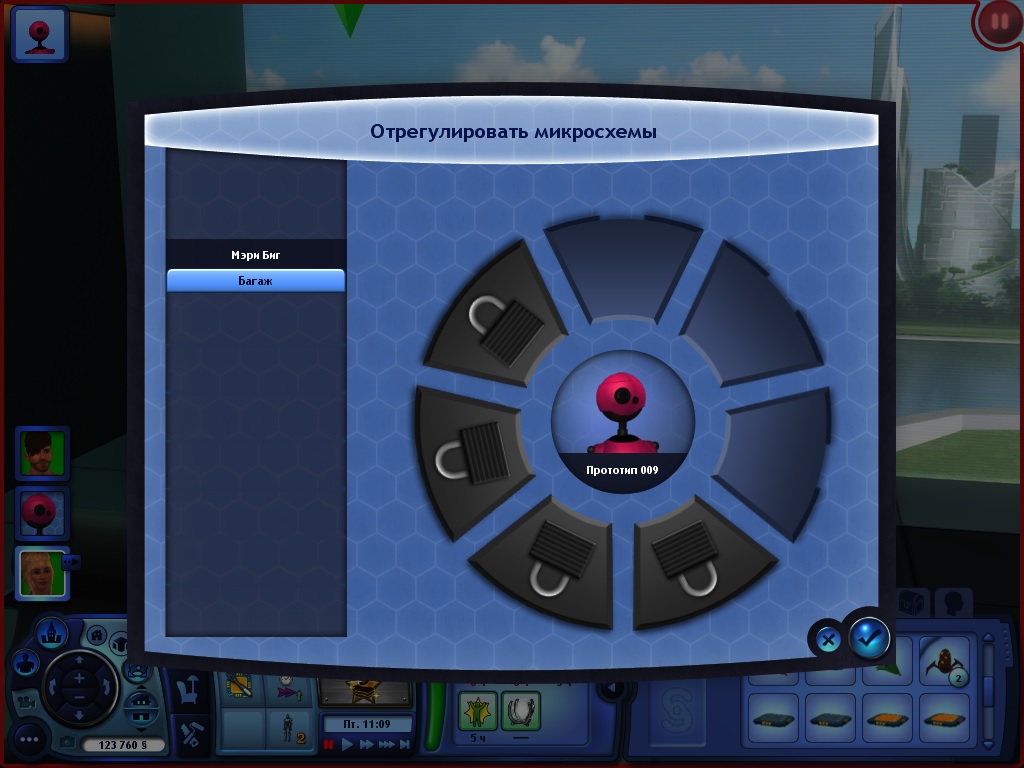The image size is (1024, 768).
Task: Open the current robot portrait at top left
Action: [x=40, y=36]
